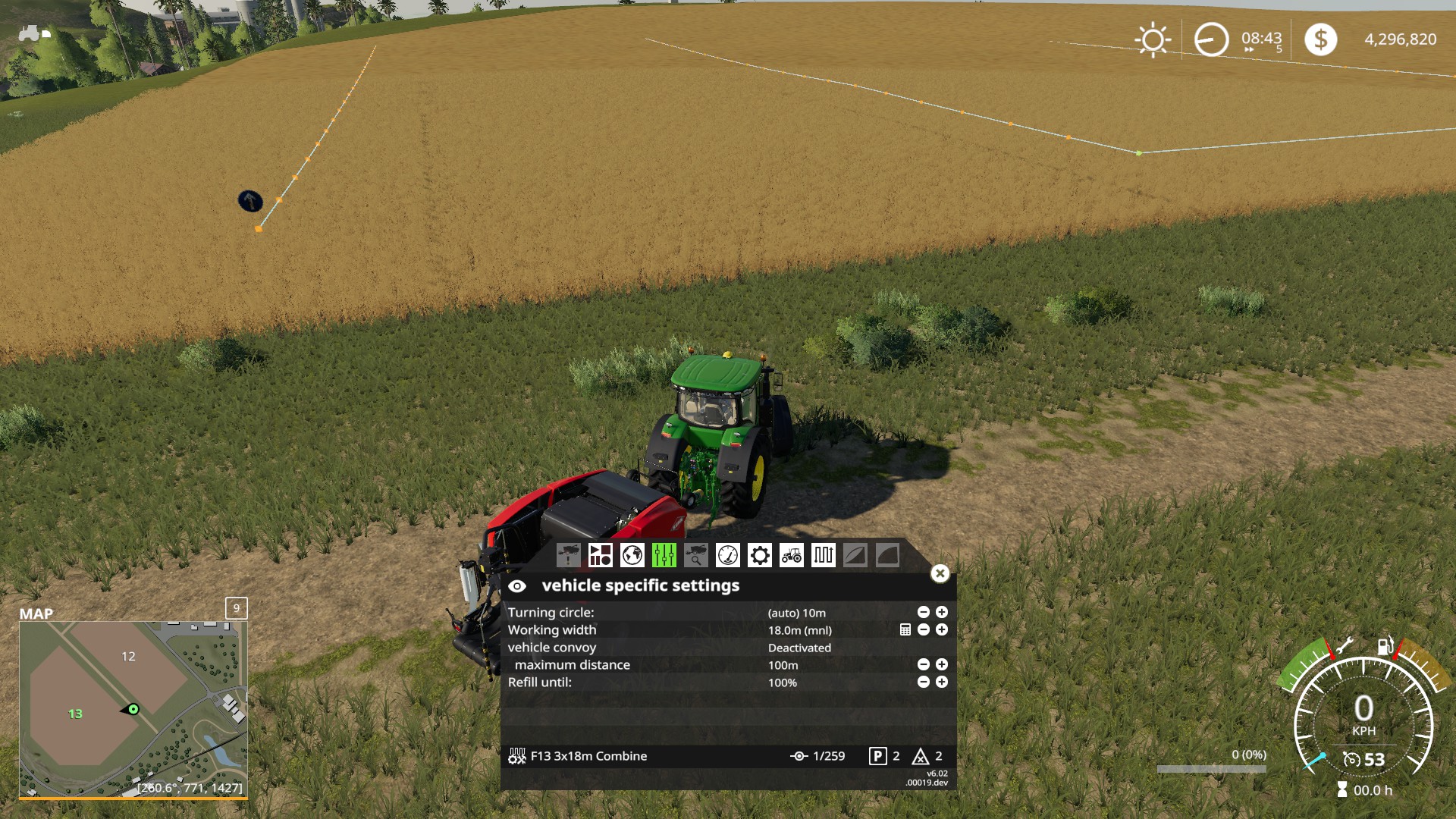Click the combine with warning icon in toolbar
This screenshot has width=1456, height=819.
[x=569, y=555]
